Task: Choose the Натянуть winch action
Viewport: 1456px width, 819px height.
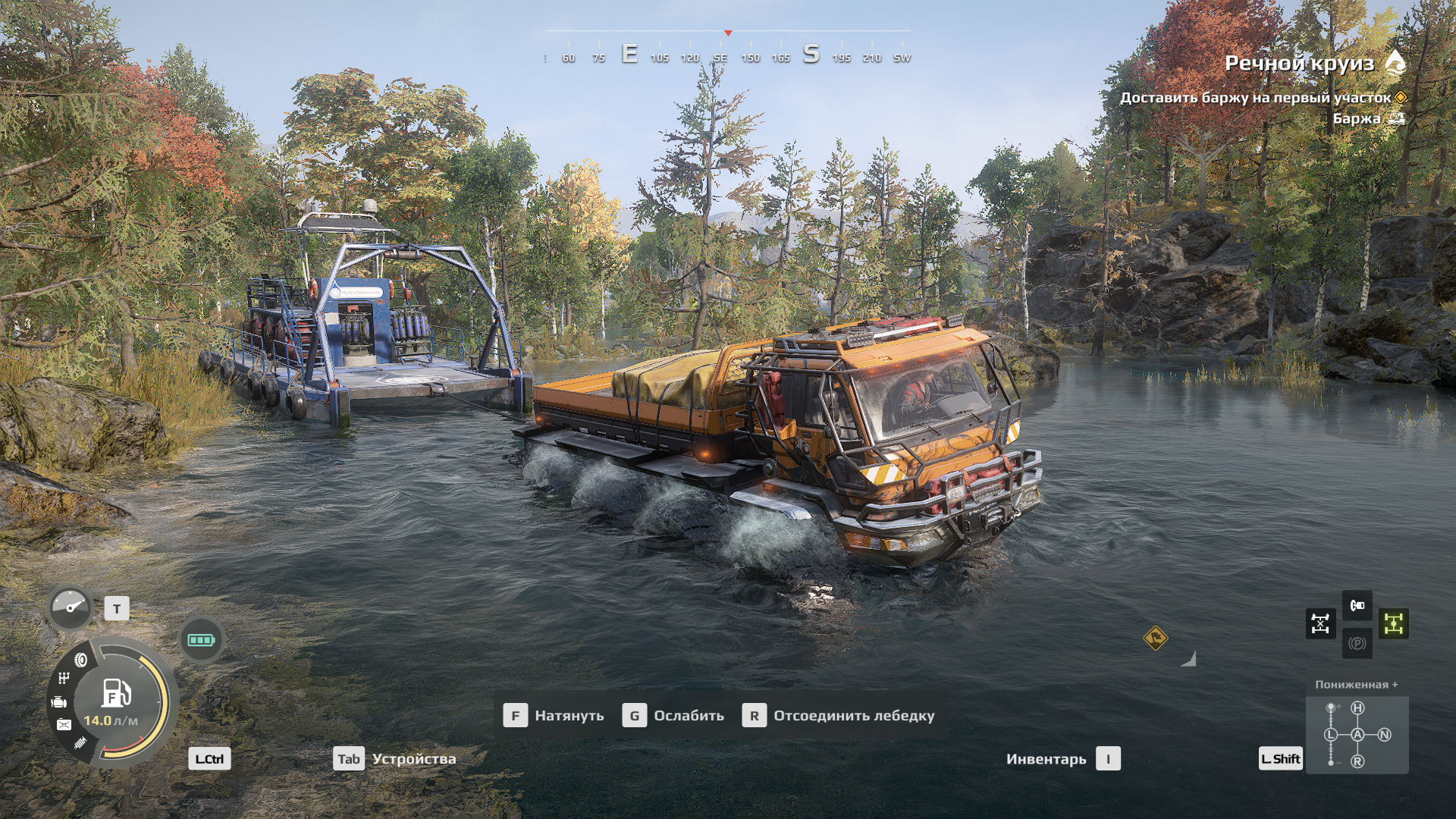Action: 554,715
